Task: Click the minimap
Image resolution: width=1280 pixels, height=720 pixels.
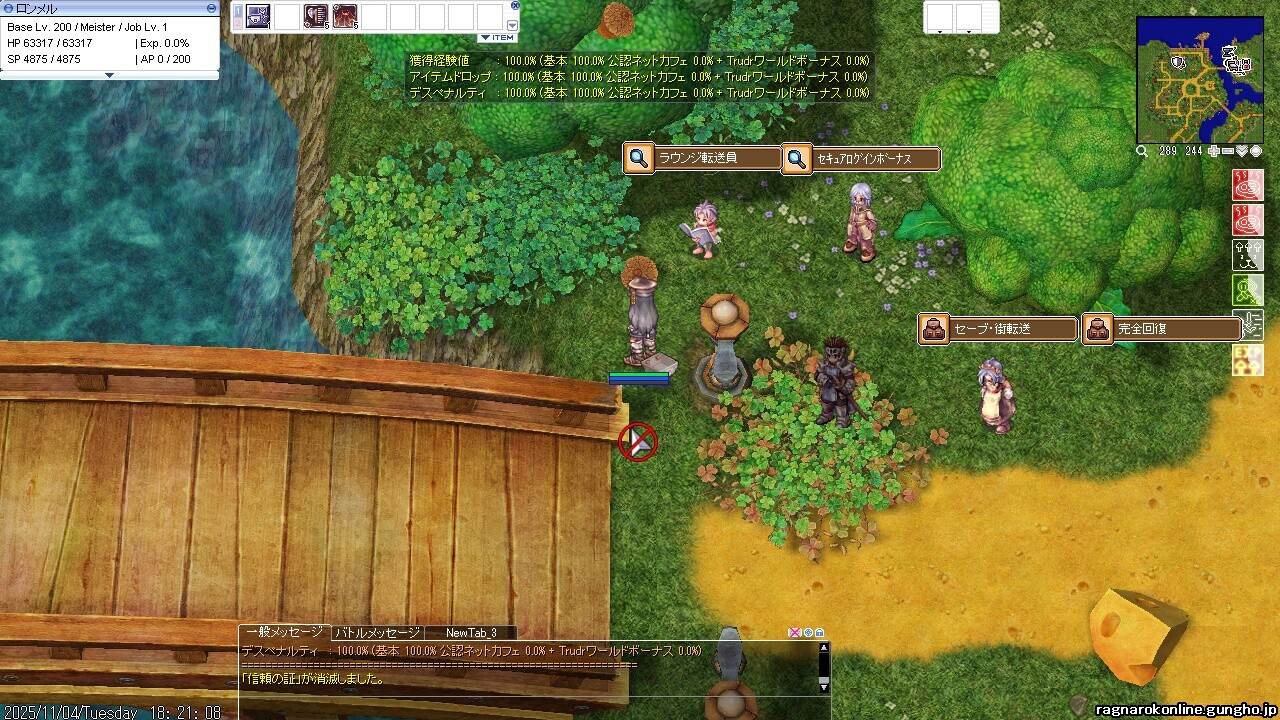Action: click(x=1199, y=79)
